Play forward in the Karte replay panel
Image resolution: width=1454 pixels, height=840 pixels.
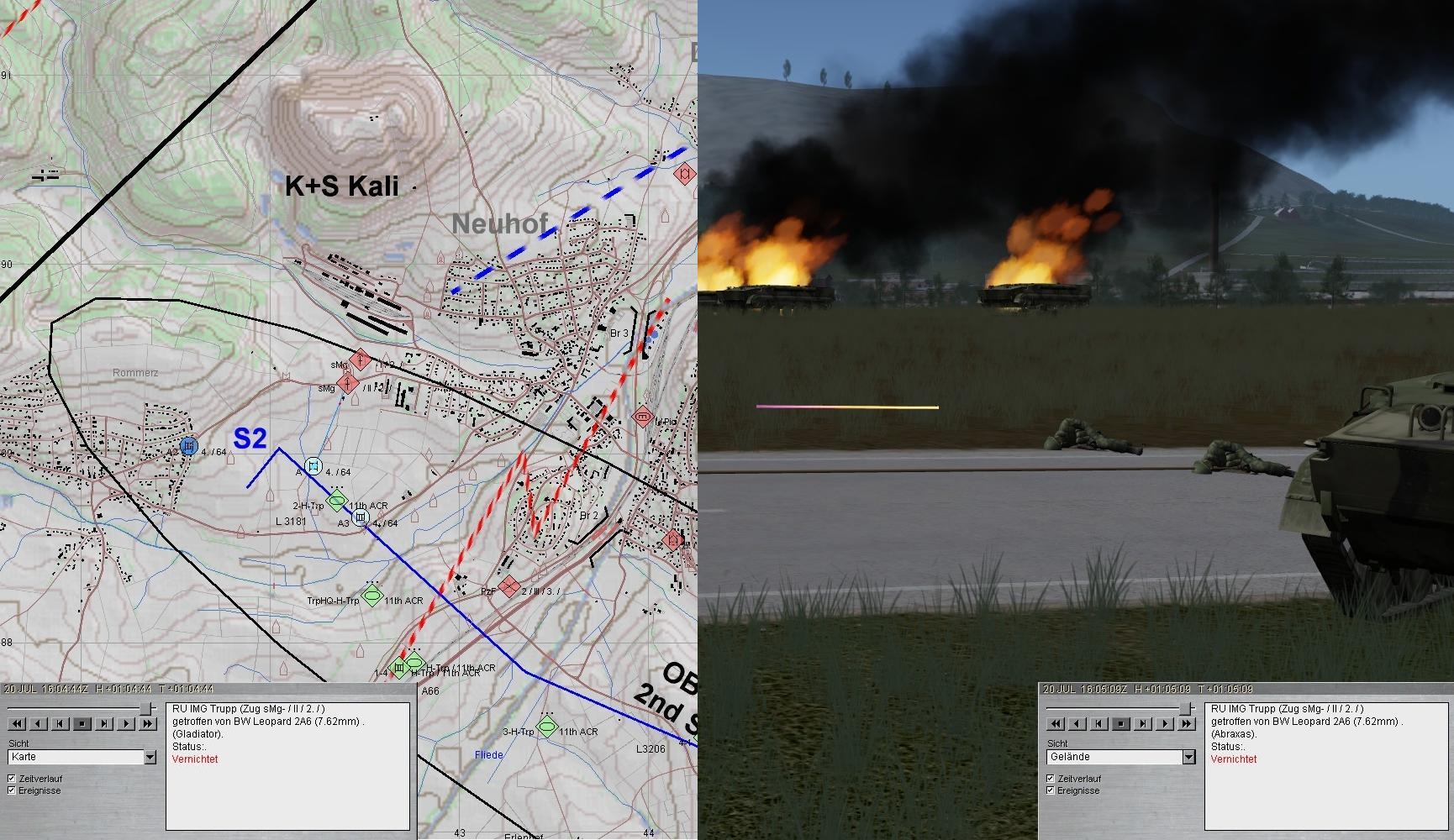tap(126, 723)
